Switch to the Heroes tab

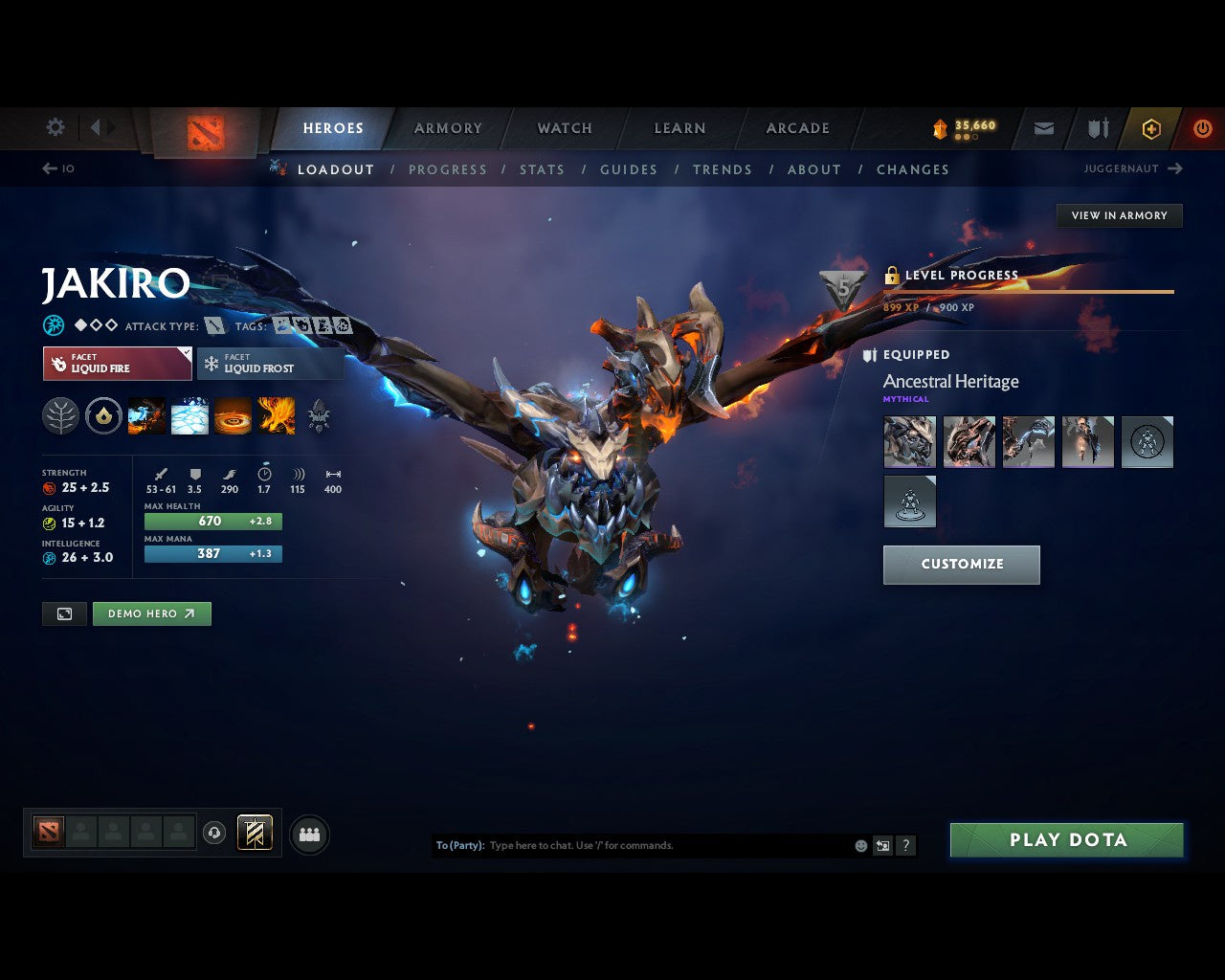click(332, 127)
